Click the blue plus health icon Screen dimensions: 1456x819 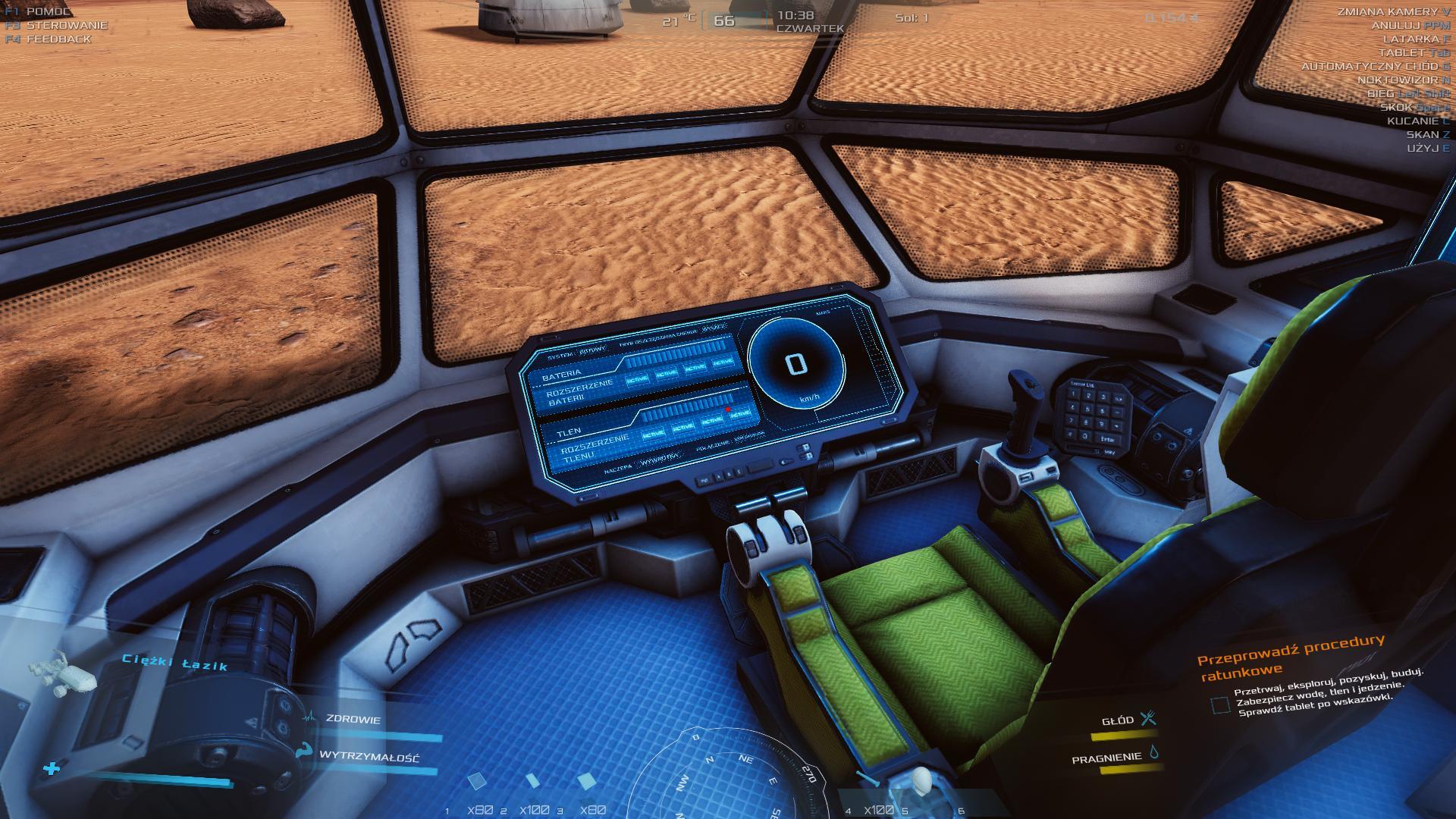(52, 769)
